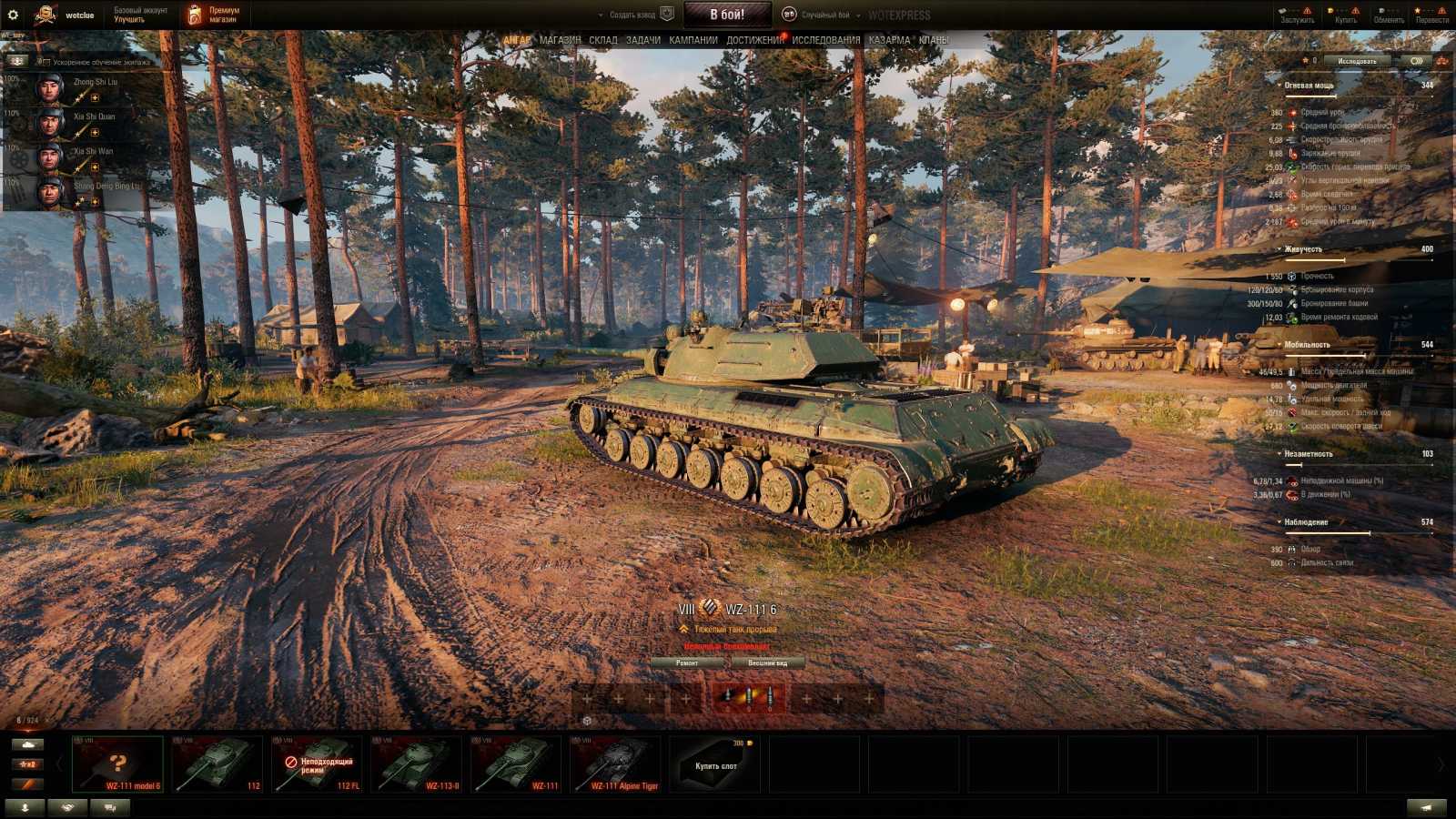Open the ИССЛЕДОВАНИЯ research tab
This screenshot has width=1456, height=819.
coord(825,40)
